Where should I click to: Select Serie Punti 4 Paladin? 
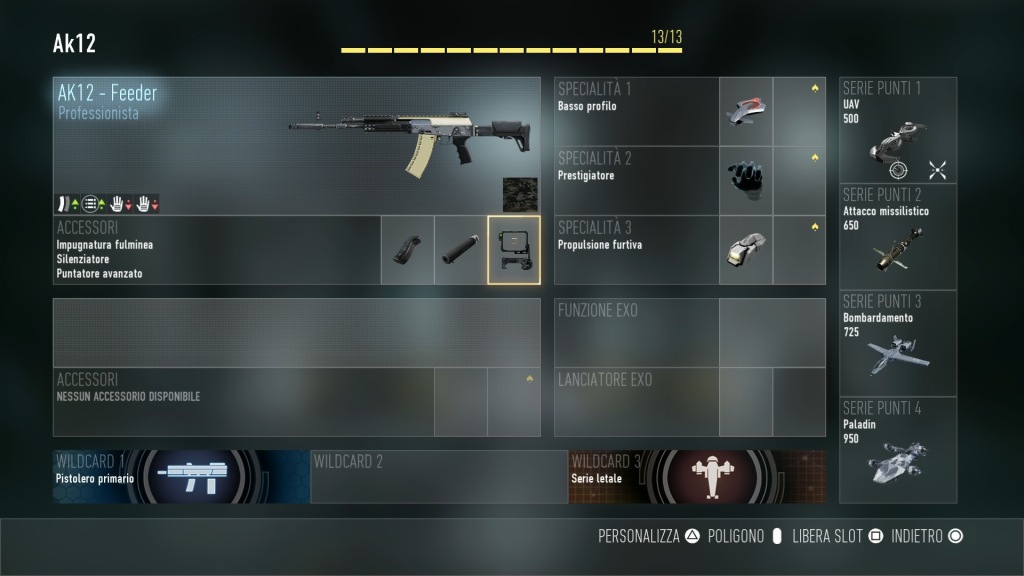[898, 450]
